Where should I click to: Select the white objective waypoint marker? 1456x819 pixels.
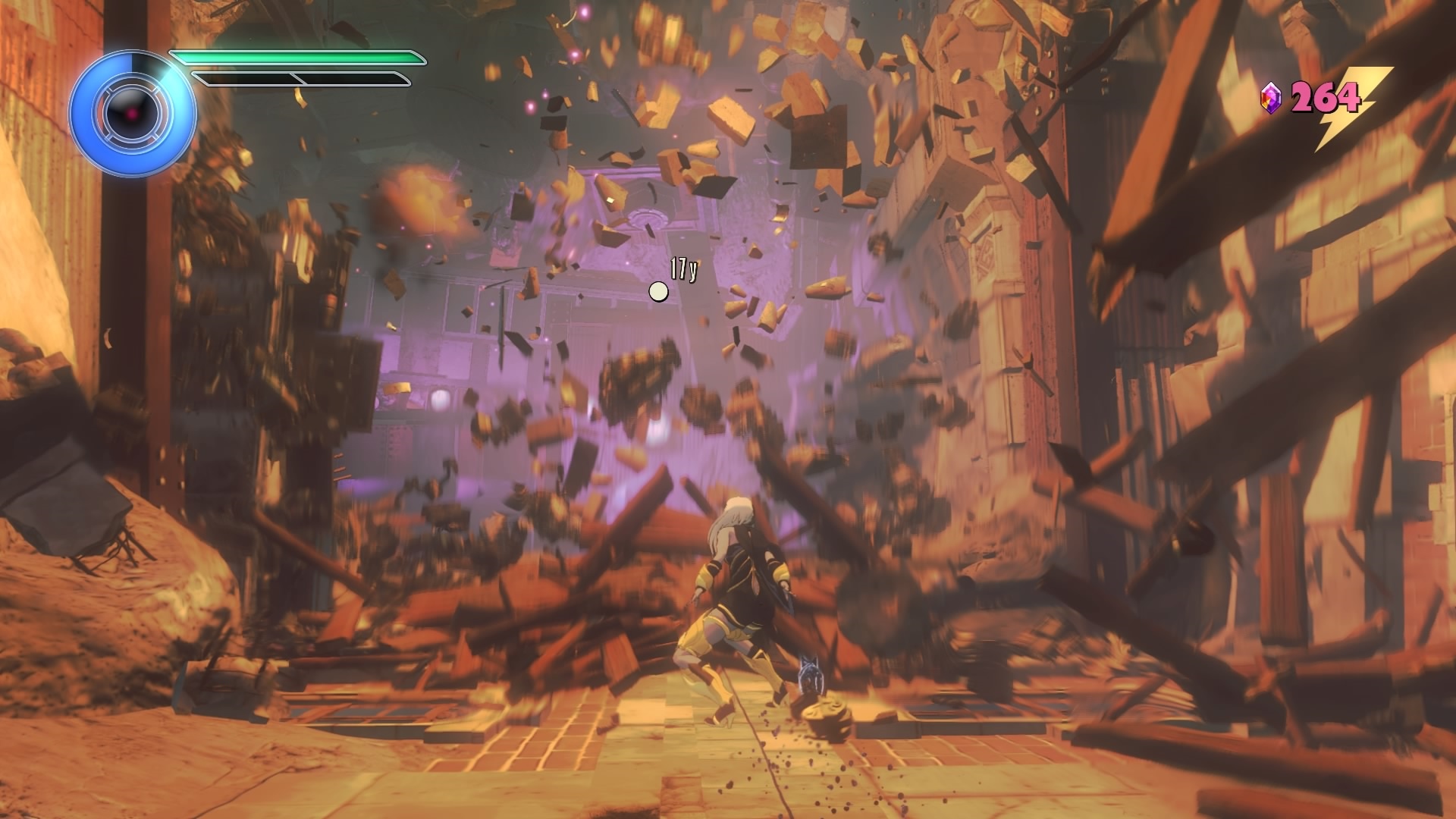[x=658, y=291]
